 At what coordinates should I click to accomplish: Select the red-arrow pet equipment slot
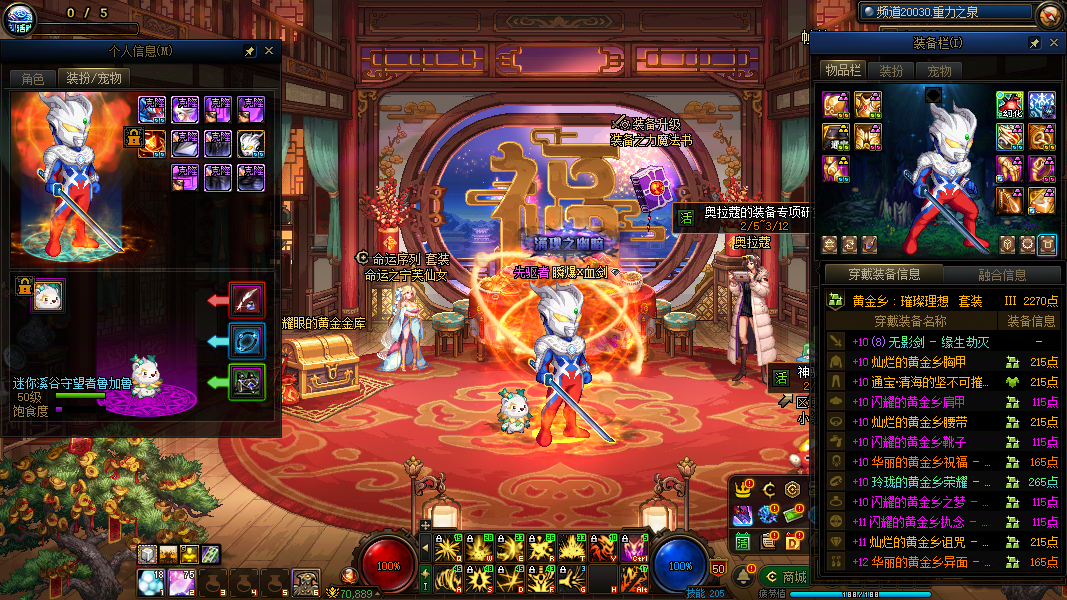(246, 299)
